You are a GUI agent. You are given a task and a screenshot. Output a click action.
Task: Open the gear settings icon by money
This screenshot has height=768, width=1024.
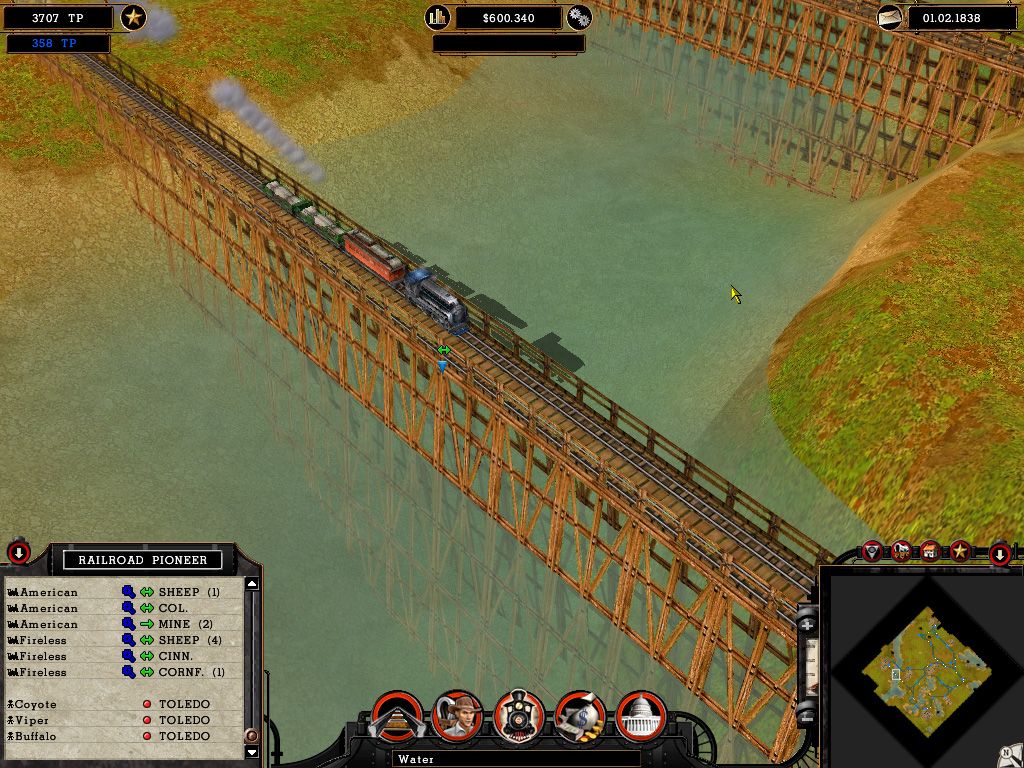point(579,17)
